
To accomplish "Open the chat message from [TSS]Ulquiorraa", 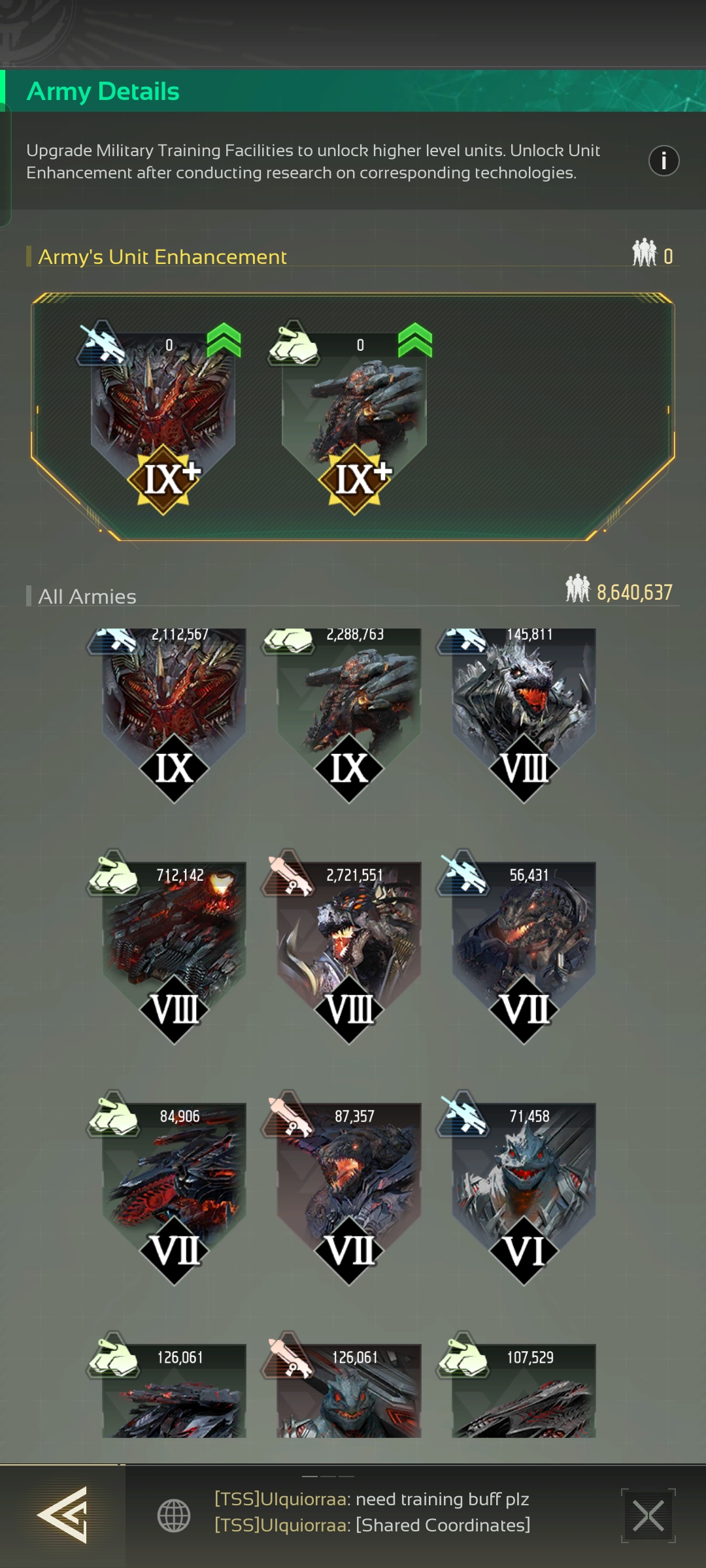I will [373, 1512].
